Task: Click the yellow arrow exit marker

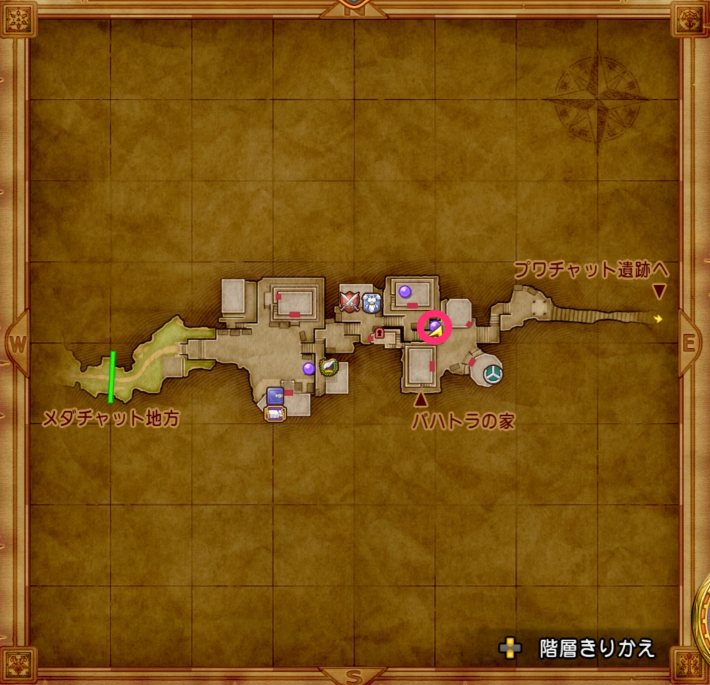Action: (x=658, y=318)
